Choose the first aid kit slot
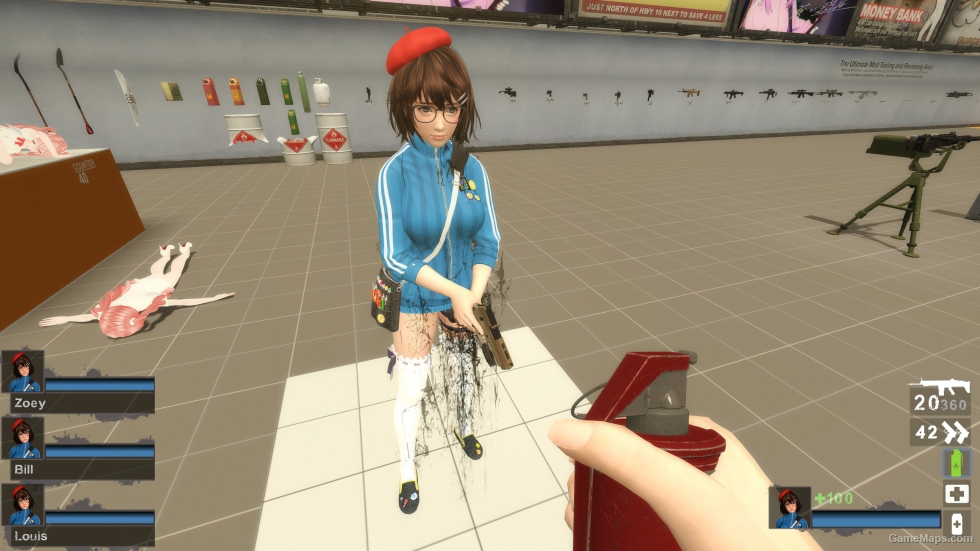The image size is (980, 551). 956,493
